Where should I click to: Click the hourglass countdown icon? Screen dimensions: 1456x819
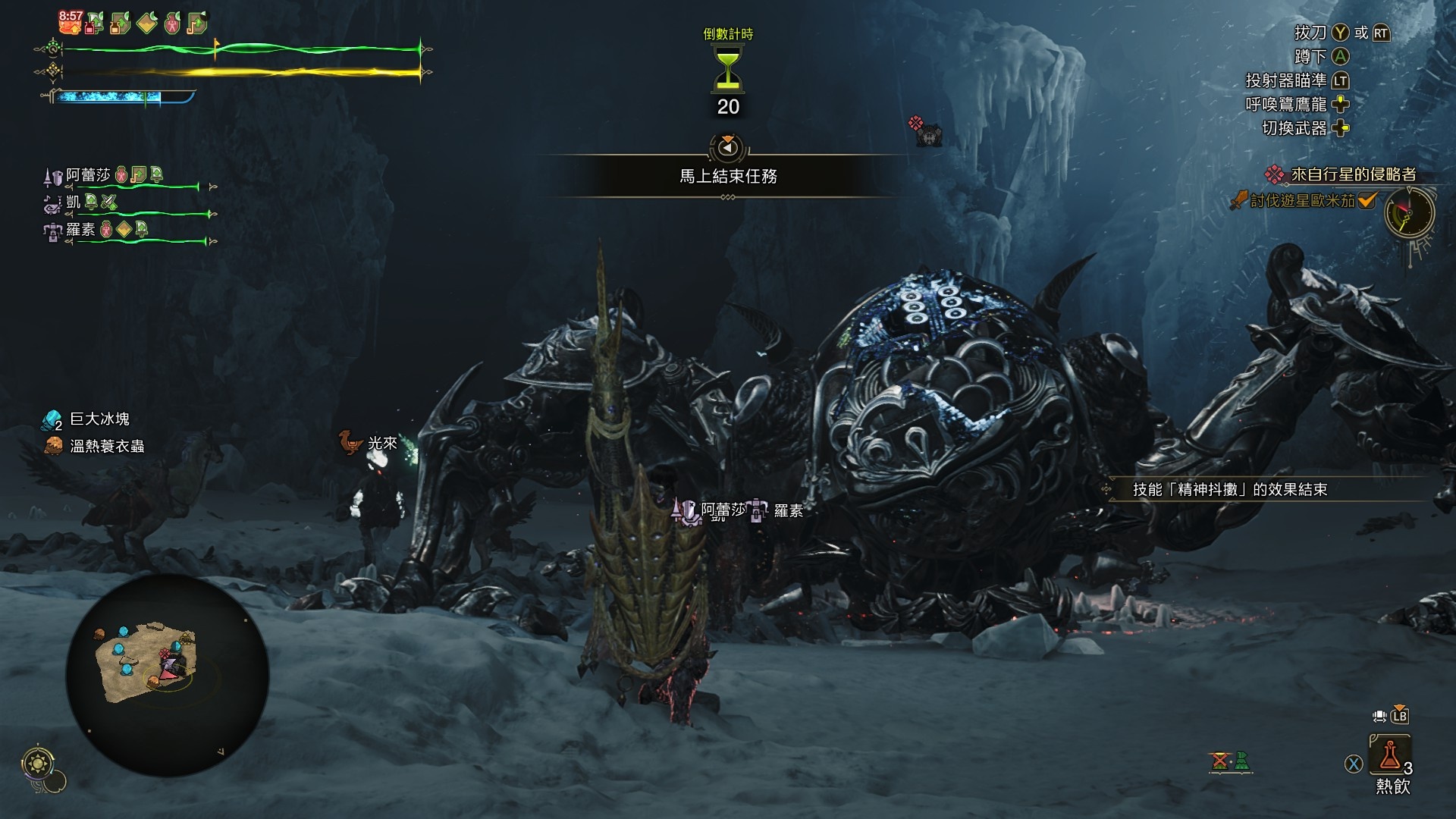(727, 68)
